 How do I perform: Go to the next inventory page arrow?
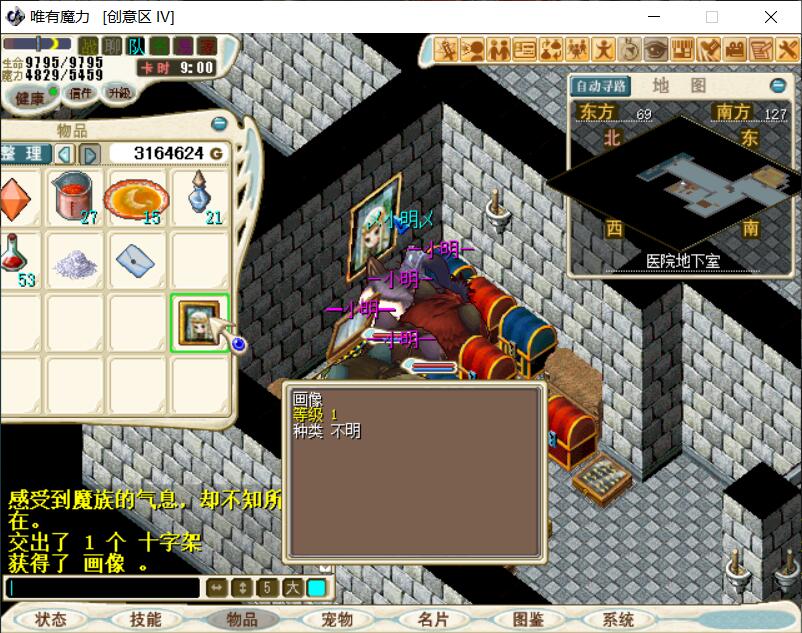(x=89, y=153)
